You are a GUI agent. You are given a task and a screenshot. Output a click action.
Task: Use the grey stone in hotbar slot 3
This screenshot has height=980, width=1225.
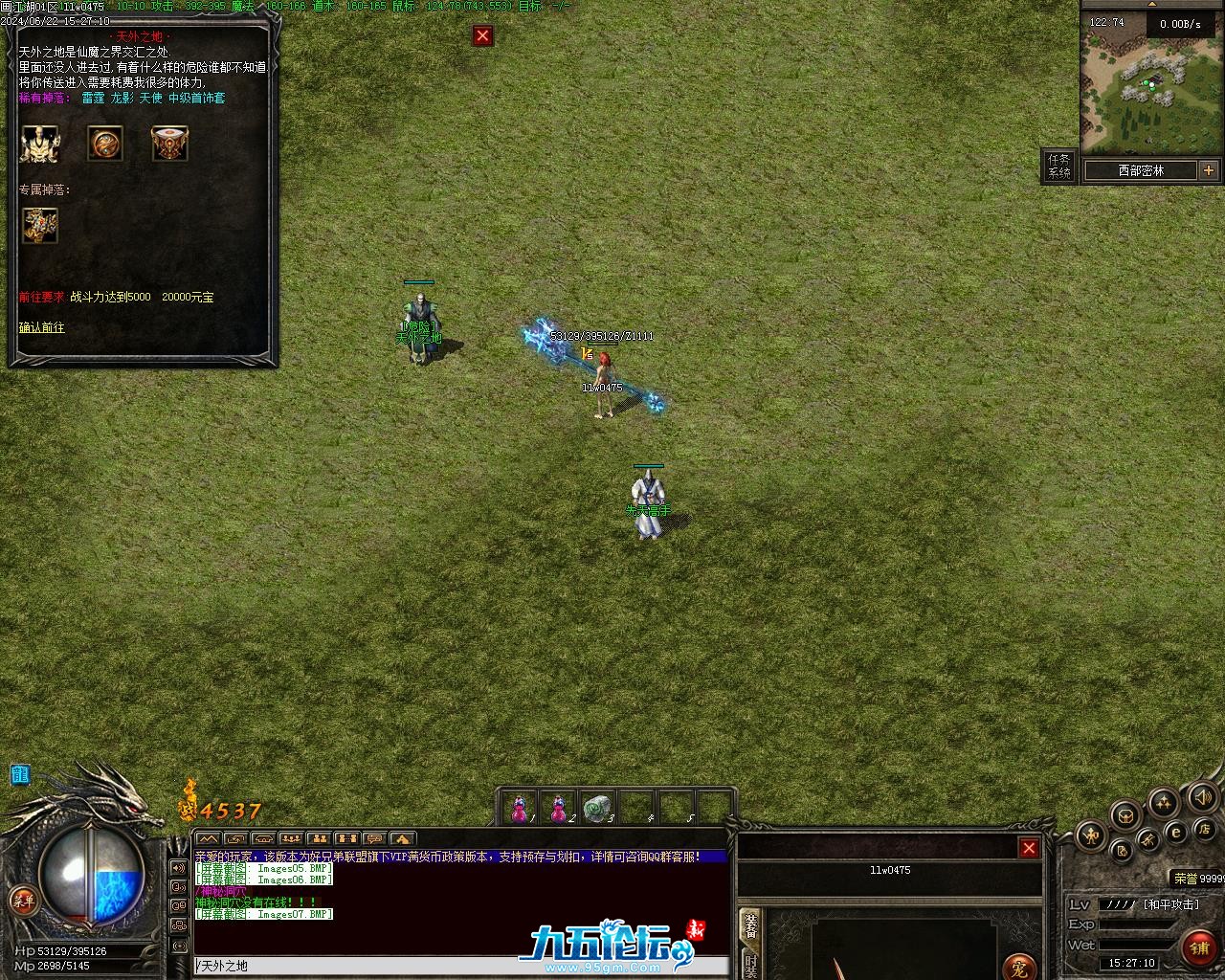point(599,809)
